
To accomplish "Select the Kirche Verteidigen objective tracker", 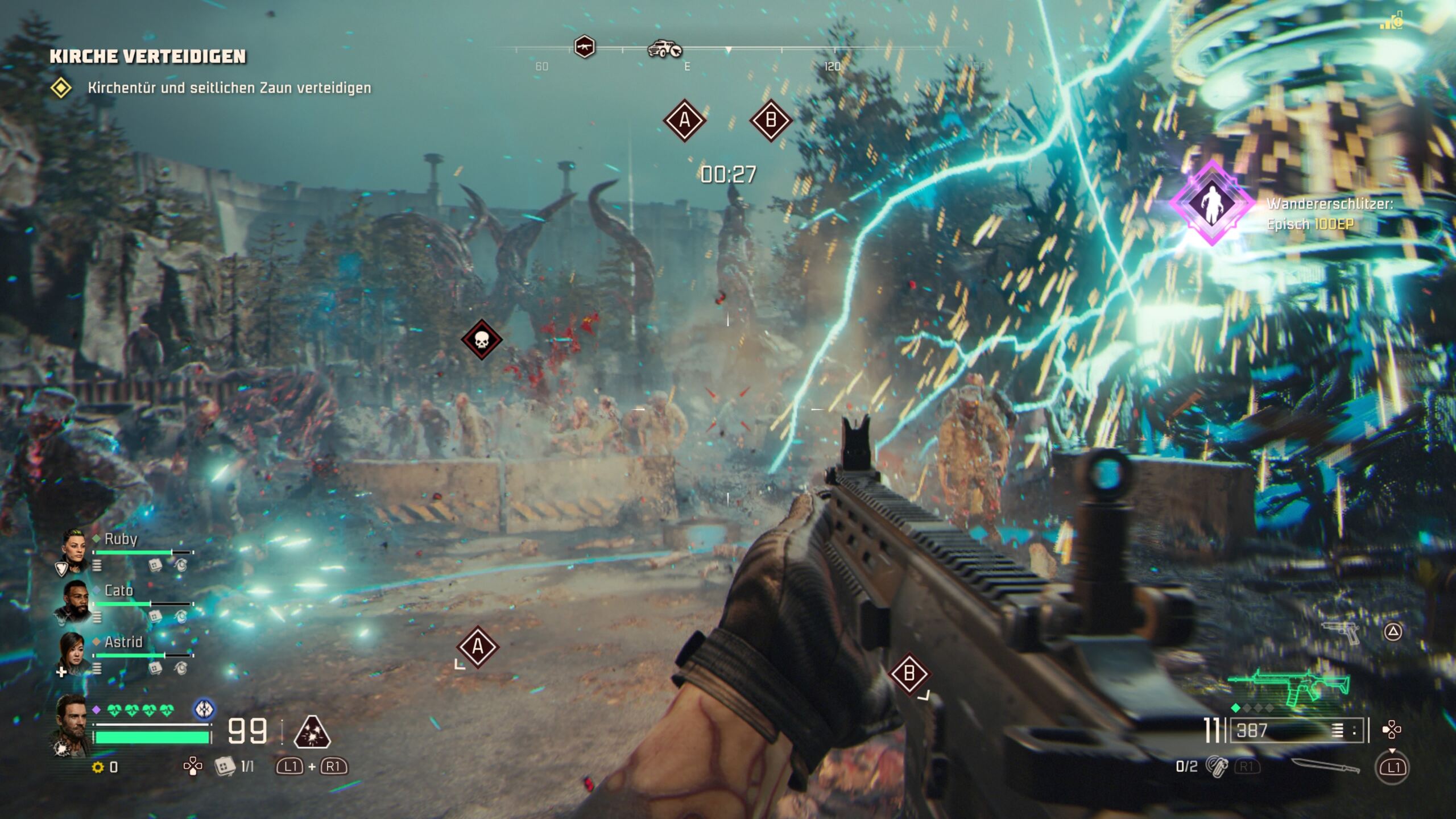I will [148, 56].
